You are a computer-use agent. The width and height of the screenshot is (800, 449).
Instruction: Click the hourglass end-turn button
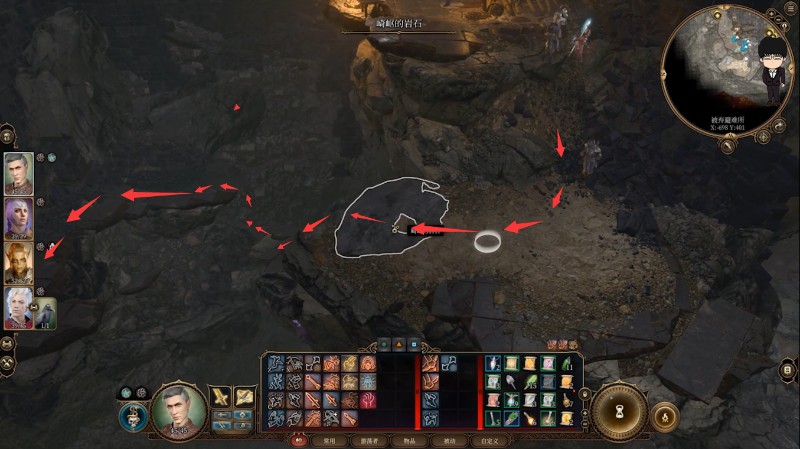tap(620, 410)
